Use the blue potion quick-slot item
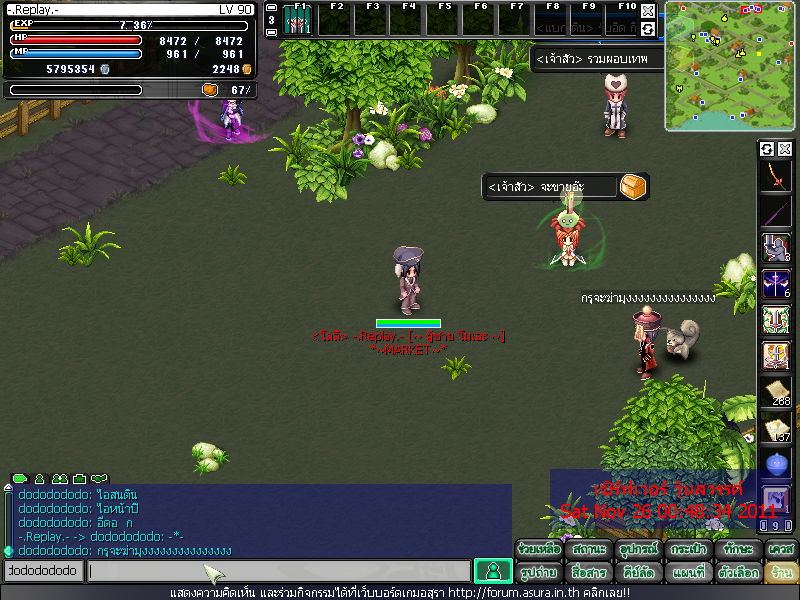Image resolution: width=800 pixels, height=600 pixels. (x=777, y=464)
